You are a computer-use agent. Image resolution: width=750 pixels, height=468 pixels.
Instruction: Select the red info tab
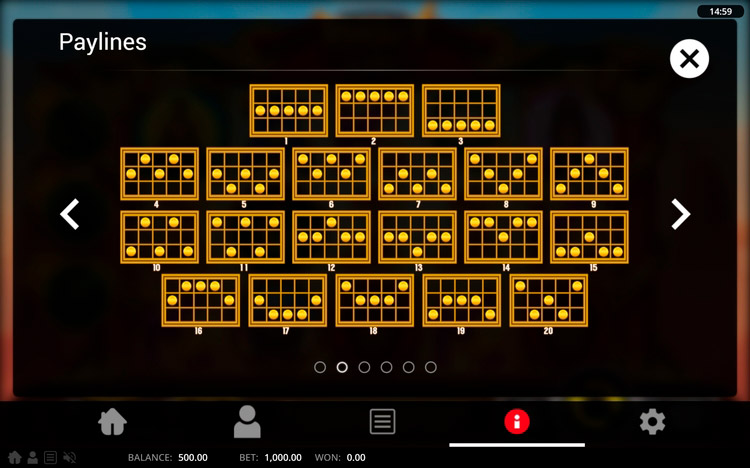click(x=517, y=422)
